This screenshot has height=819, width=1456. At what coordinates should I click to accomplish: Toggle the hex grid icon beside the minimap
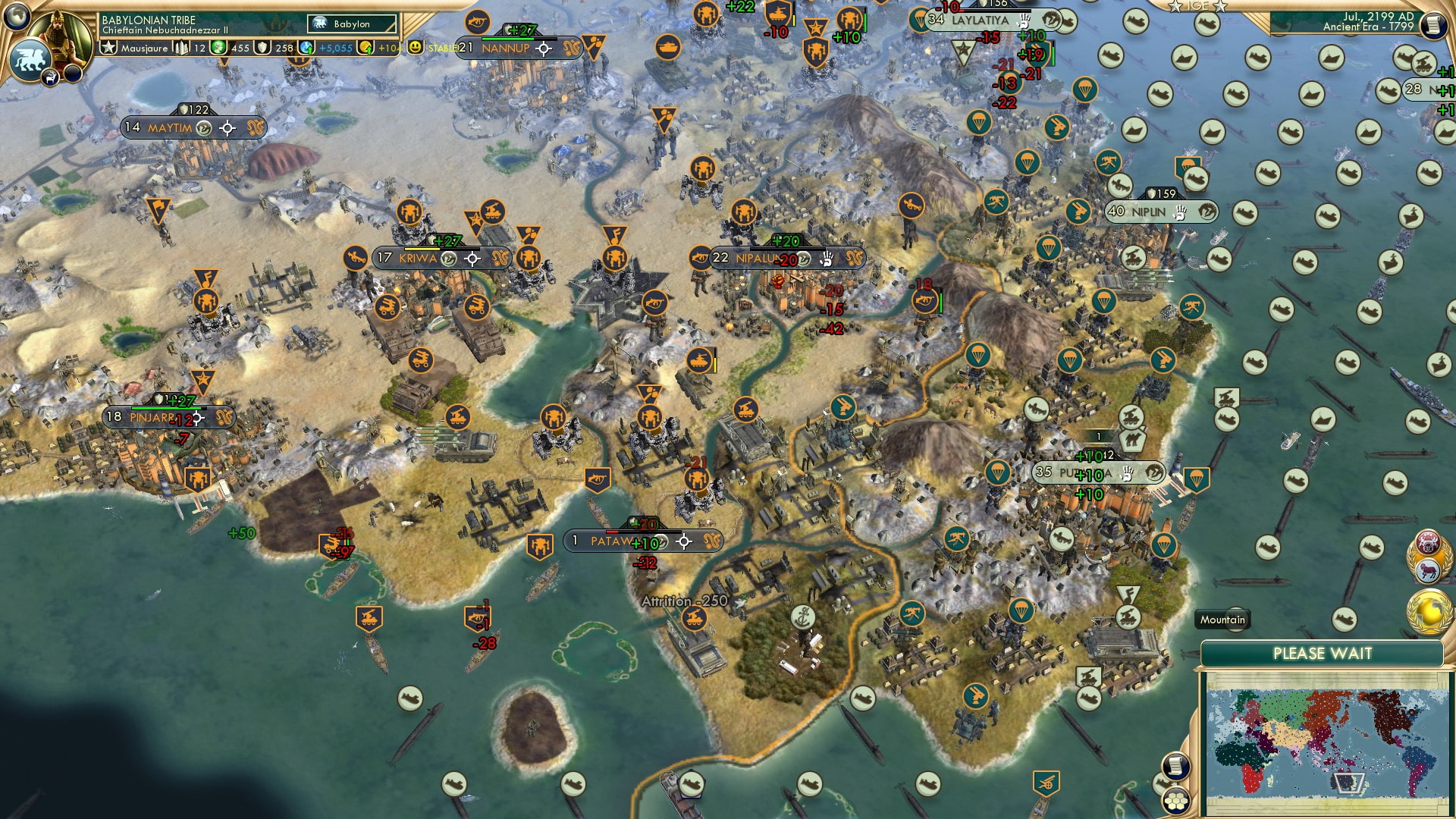pos(1176,802)
